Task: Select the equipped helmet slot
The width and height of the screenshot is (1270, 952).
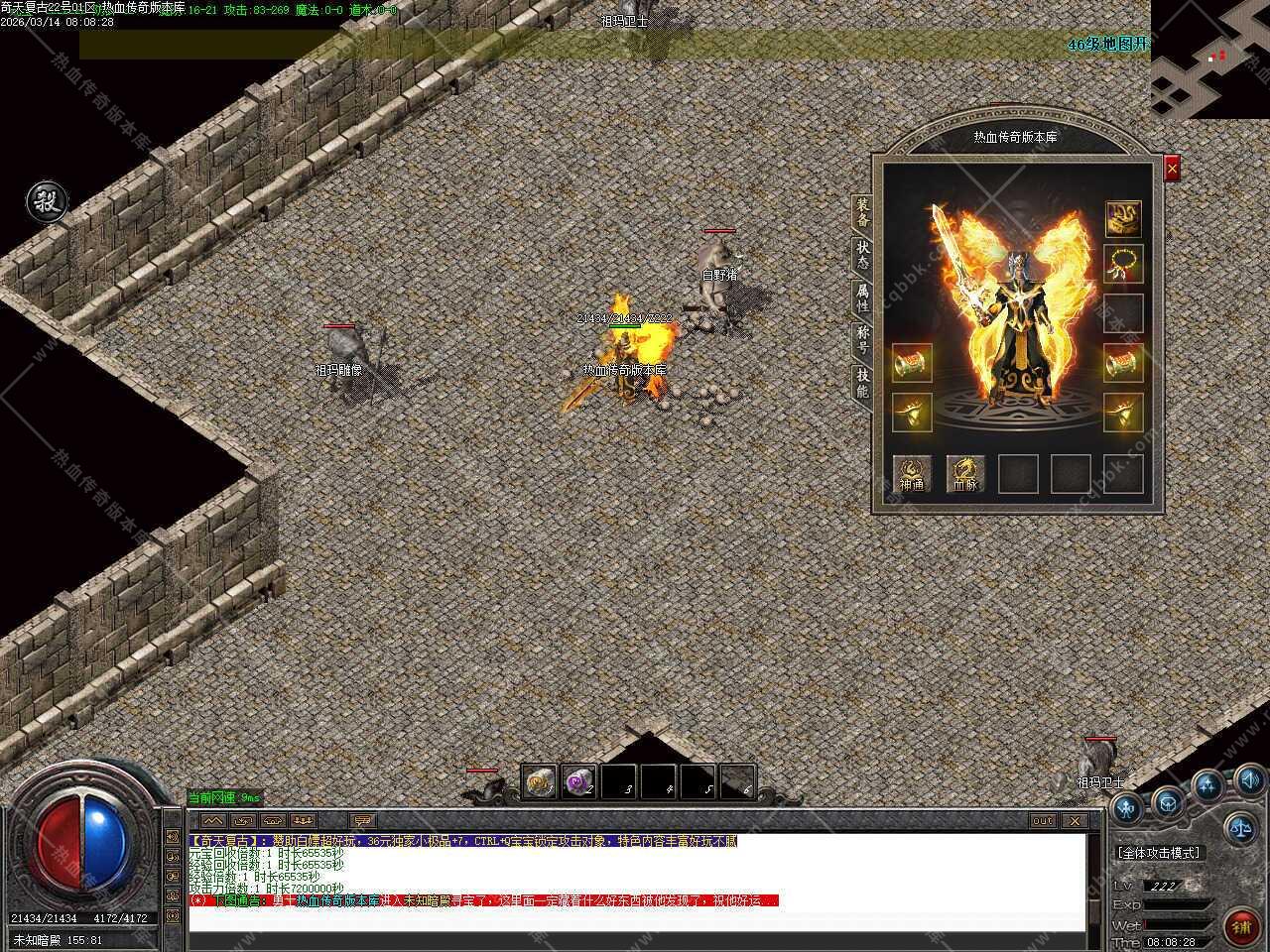Action: click(x=1123, y=219)
